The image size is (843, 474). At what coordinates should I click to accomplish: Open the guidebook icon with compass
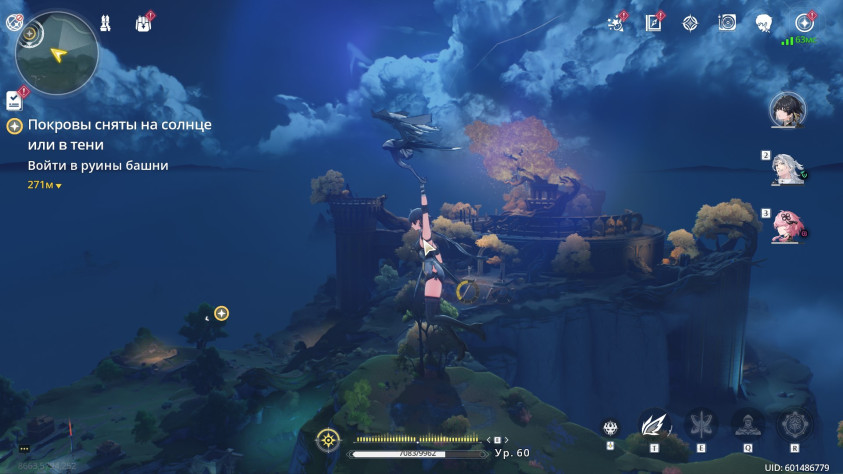(654, 22)
